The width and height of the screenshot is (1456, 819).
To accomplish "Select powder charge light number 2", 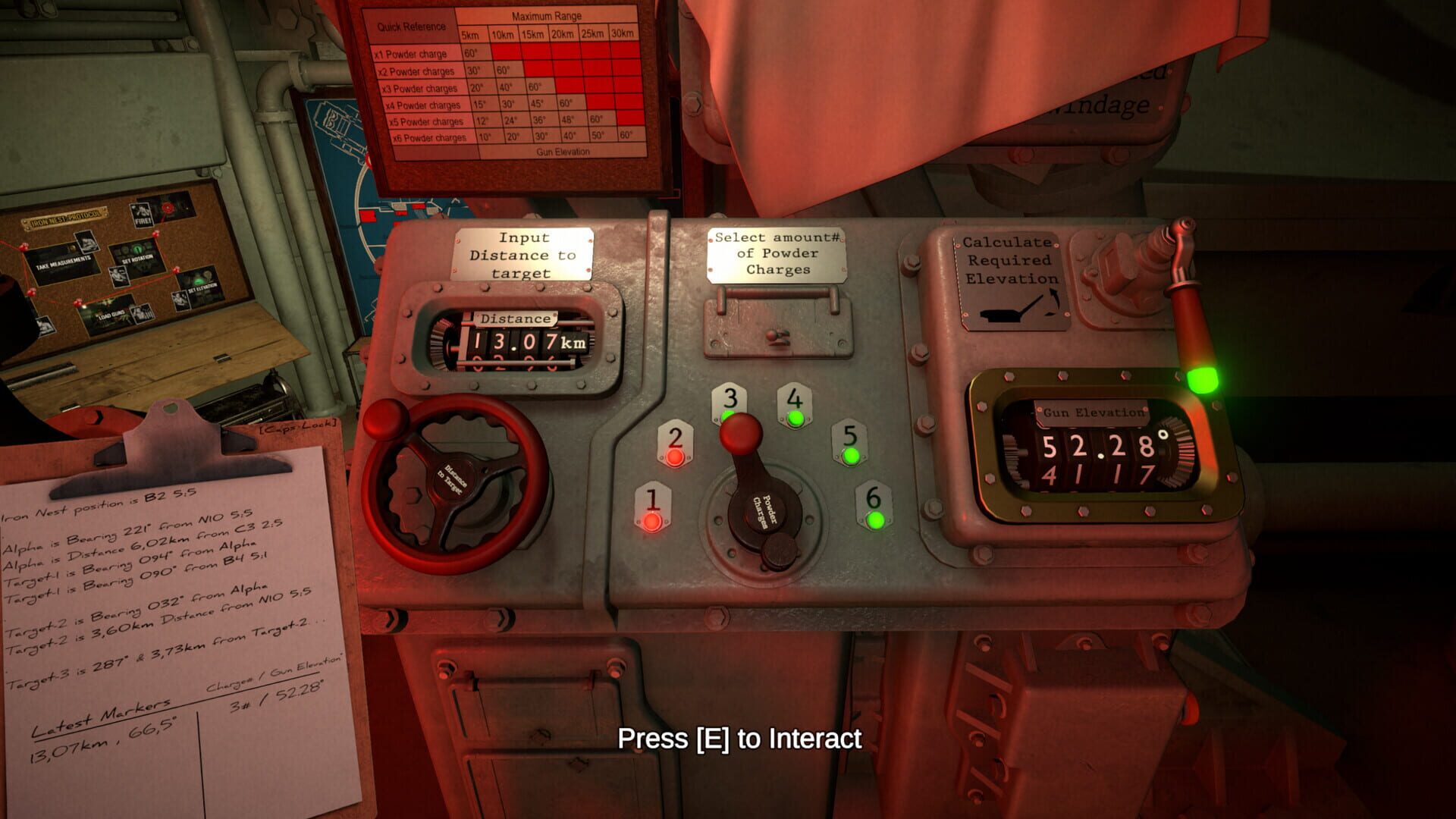I will (x=674, y=457).
